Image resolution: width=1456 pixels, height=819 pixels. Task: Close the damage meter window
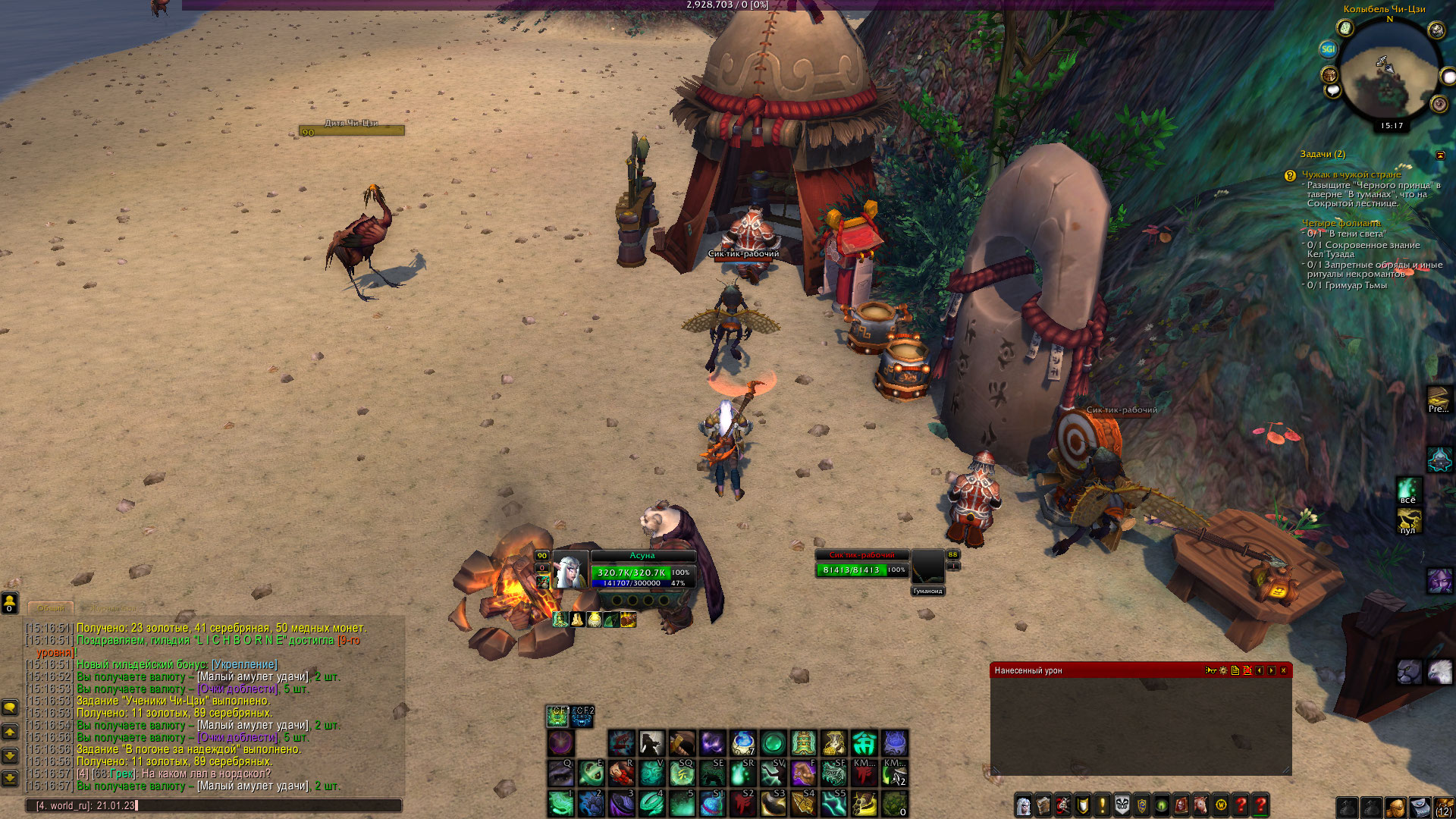1283,670
